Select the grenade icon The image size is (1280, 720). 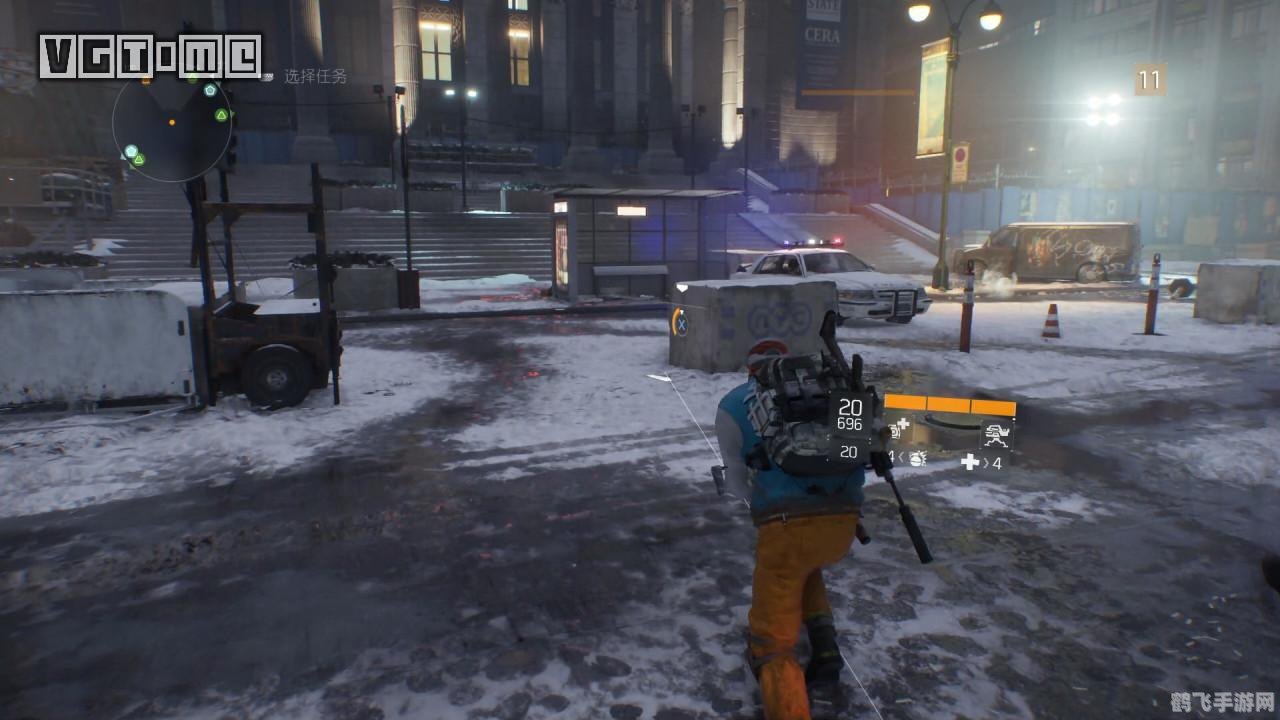(915, 459)
